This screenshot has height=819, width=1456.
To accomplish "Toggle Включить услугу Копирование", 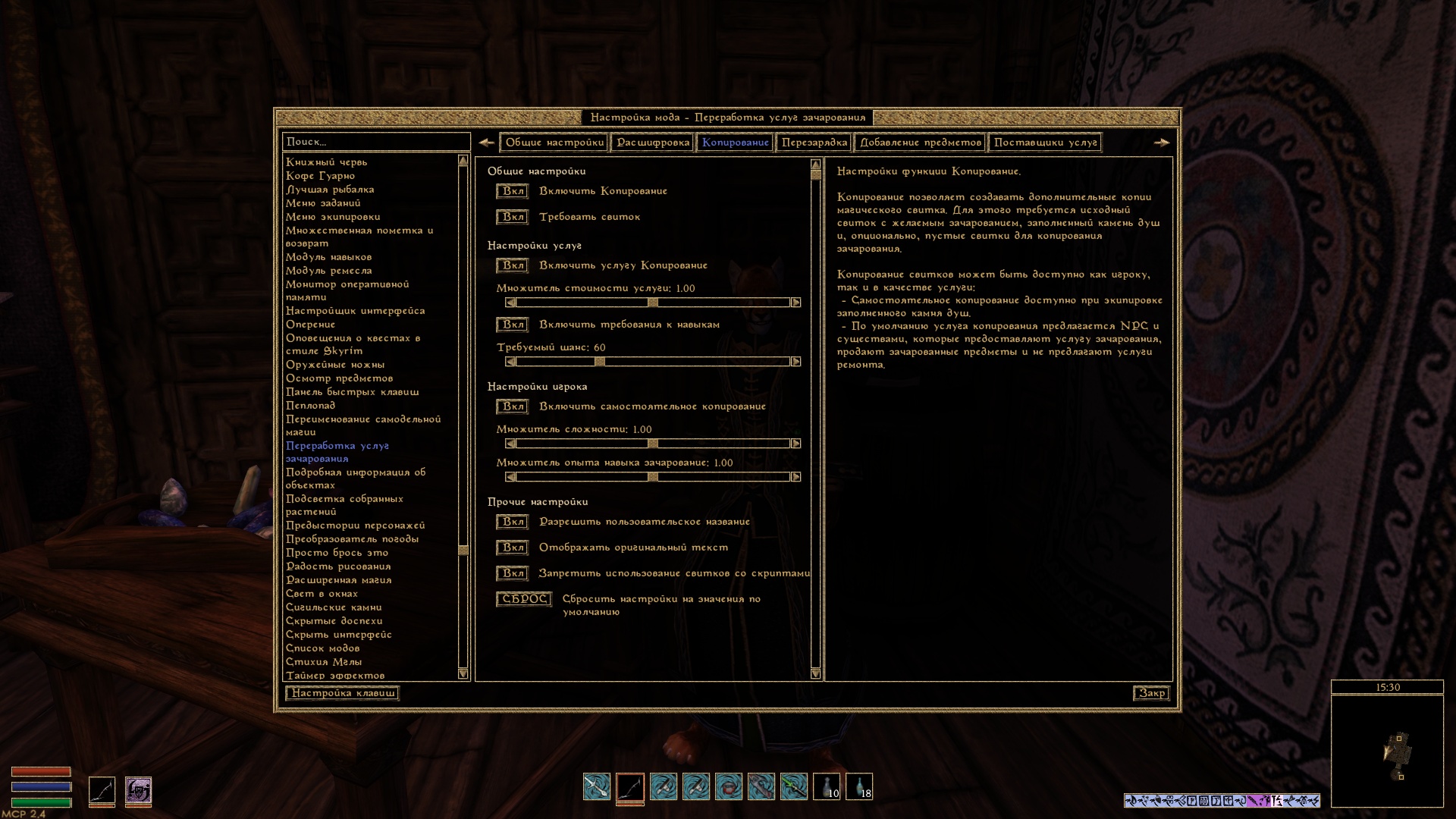I will [x=513, y=265].
